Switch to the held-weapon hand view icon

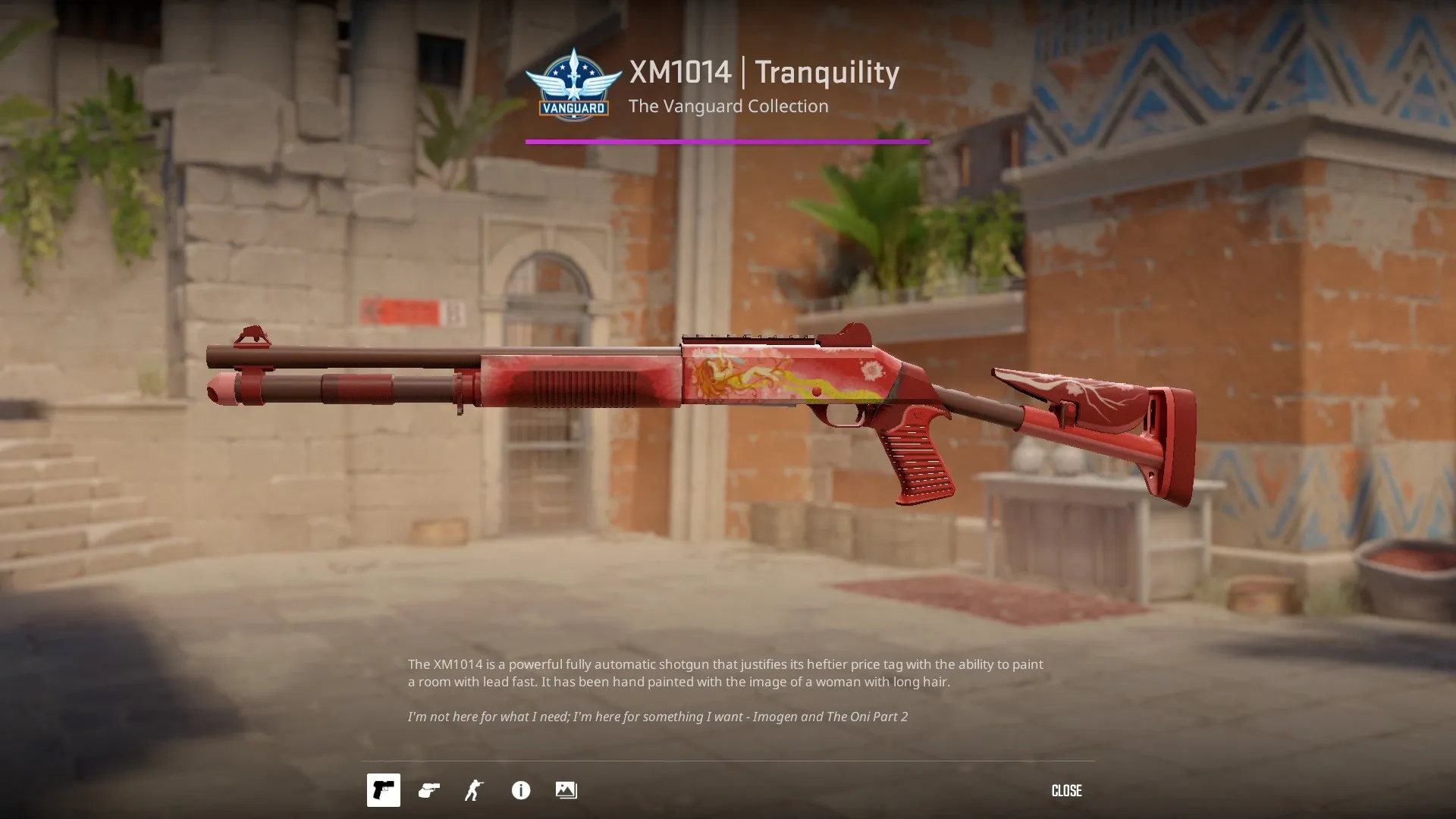point(428,790)
